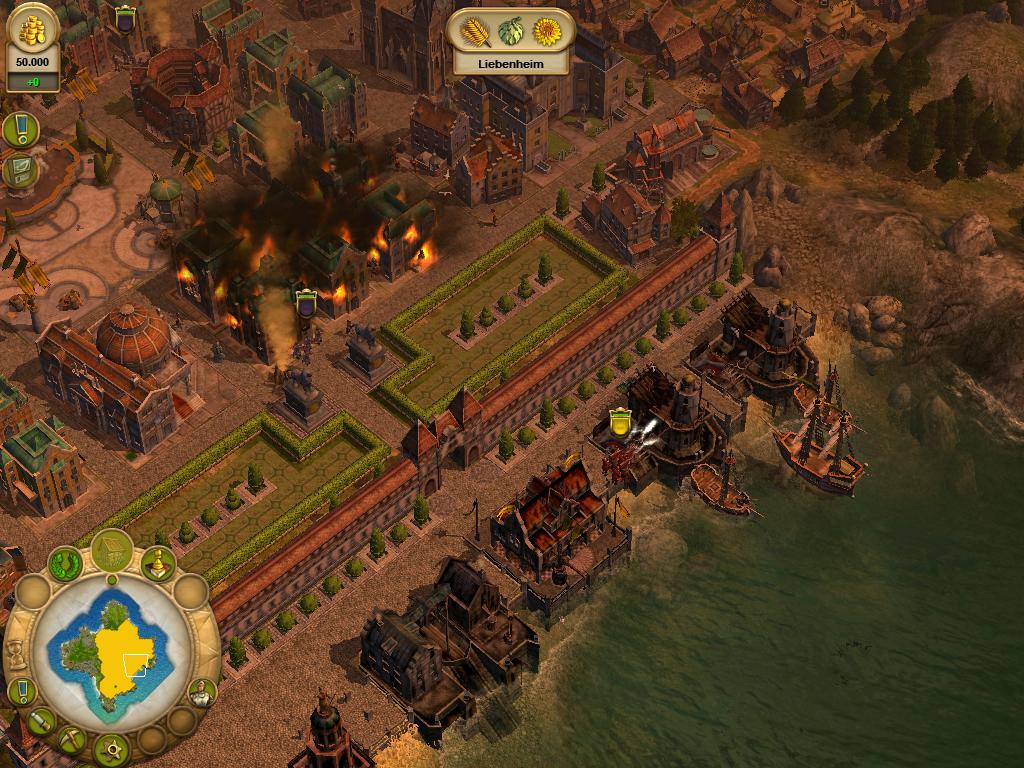Activate the dagger icon button

tap(40, 720)
